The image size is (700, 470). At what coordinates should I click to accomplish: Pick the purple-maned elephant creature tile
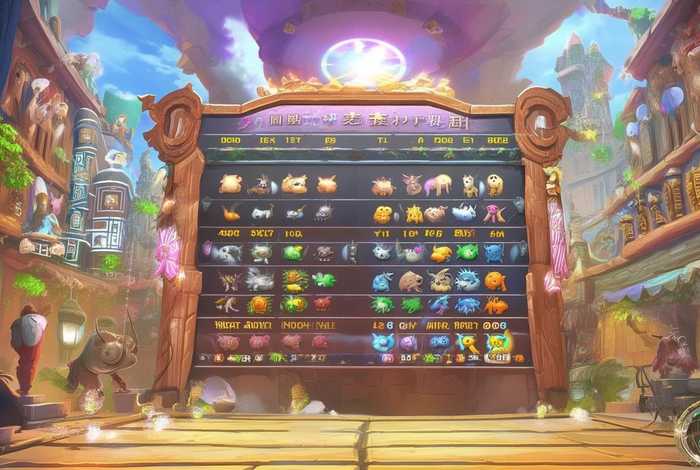click(438, 185)
